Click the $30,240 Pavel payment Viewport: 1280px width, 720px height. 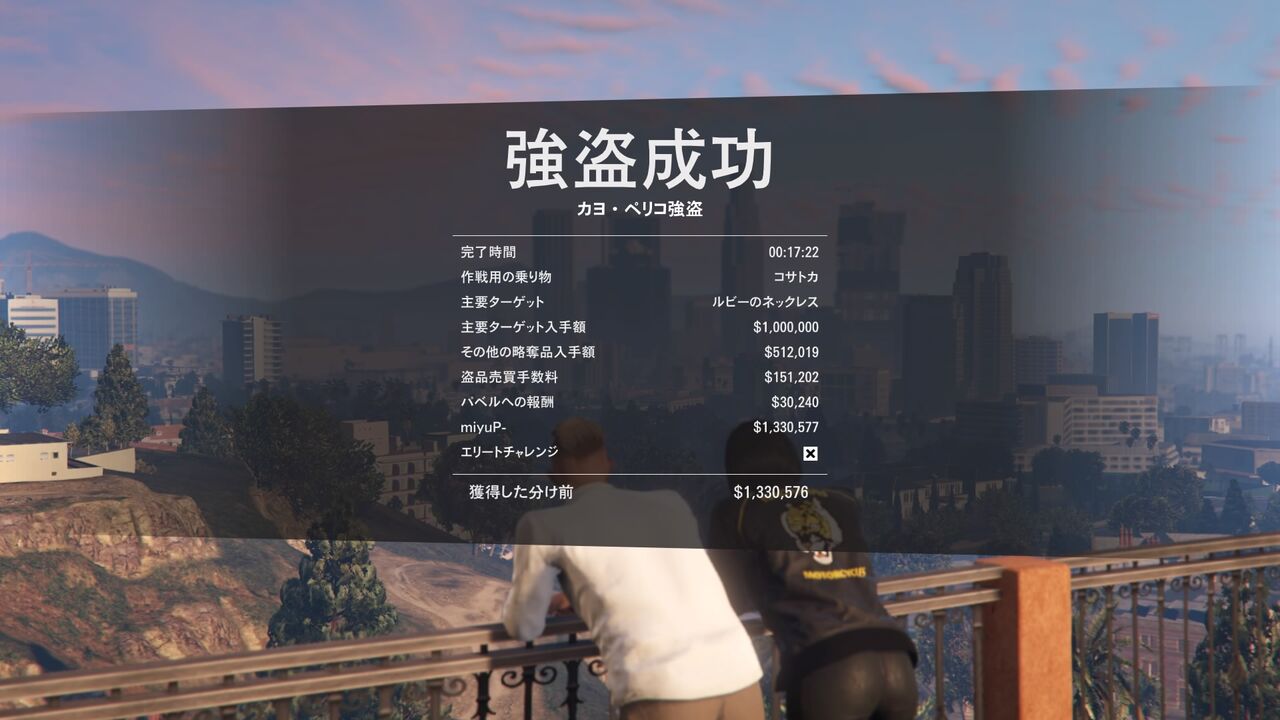796,402
